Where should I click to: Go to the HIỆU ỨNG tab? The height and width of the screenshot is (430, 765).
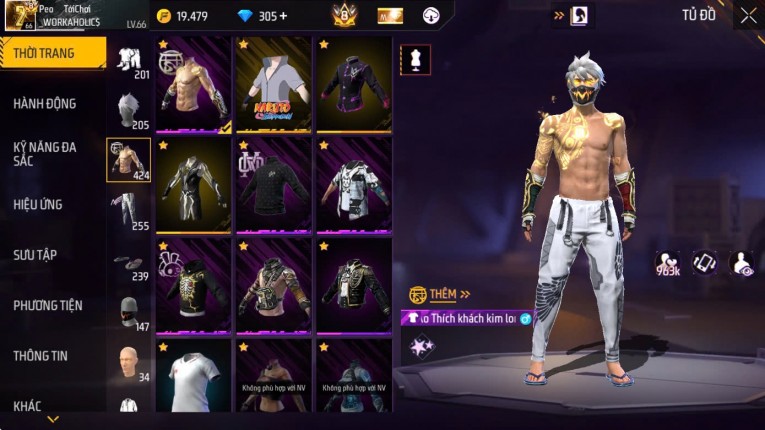tap(38, 204)
